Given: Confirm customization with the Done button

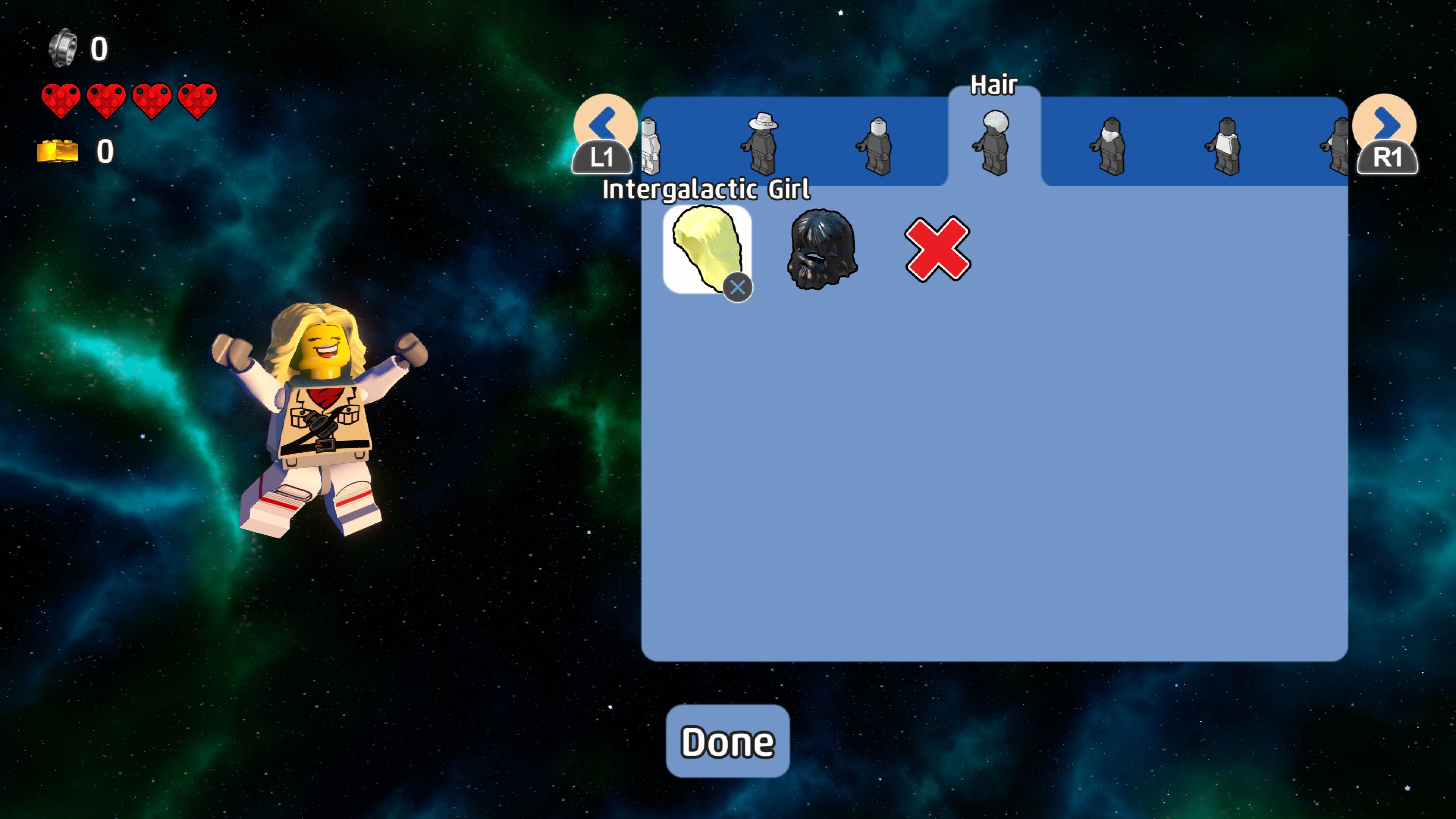Looking at the screenshot, I should pos(728,741).
